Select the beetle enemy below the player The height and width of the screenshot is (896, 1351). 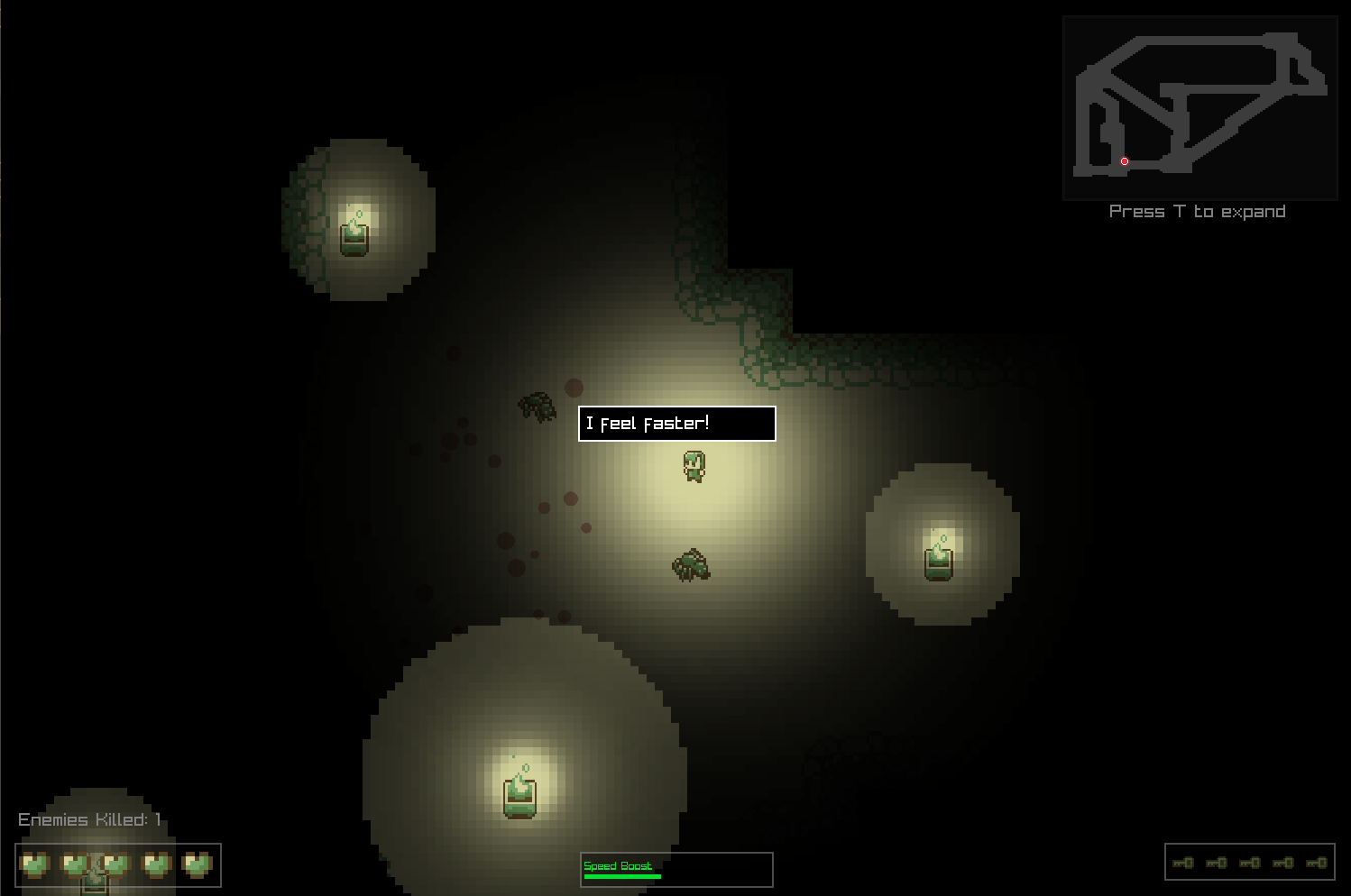point(692,564)
